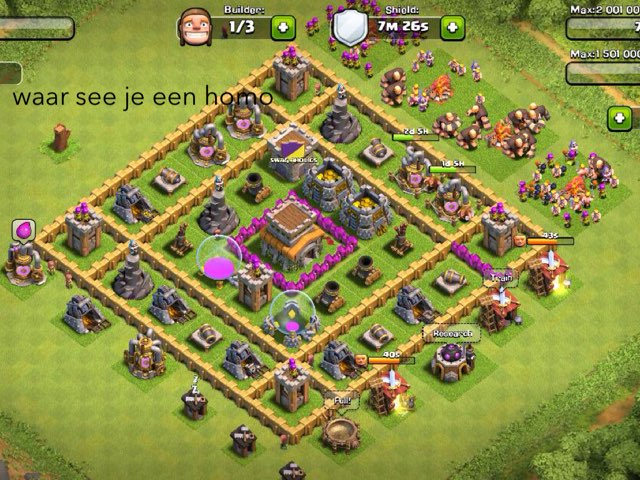Open the Shield icon details
This screenshot has height=480, width=640.
click(x=350, y=26)
